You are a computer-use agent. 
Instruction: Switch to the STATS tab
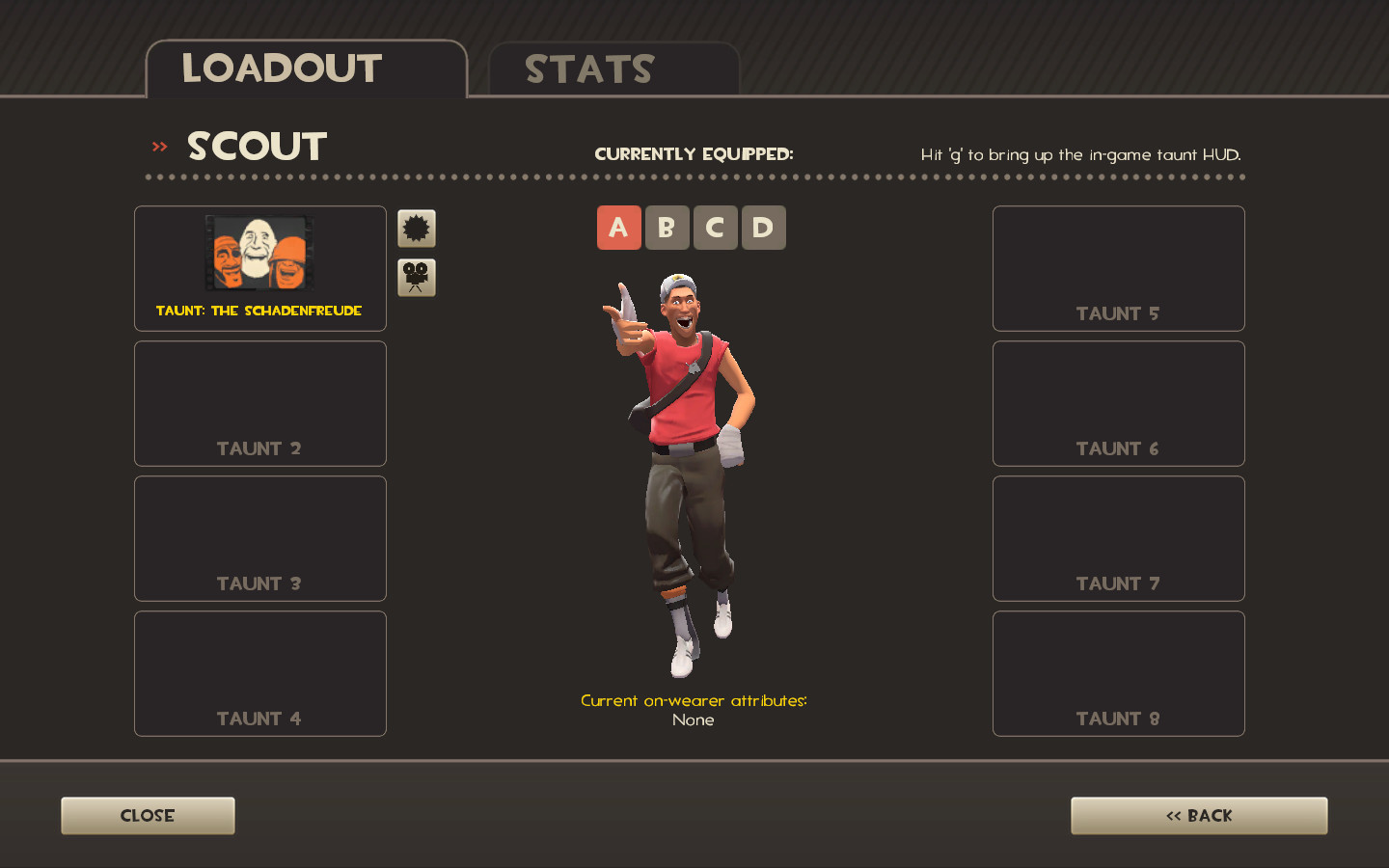588,68
